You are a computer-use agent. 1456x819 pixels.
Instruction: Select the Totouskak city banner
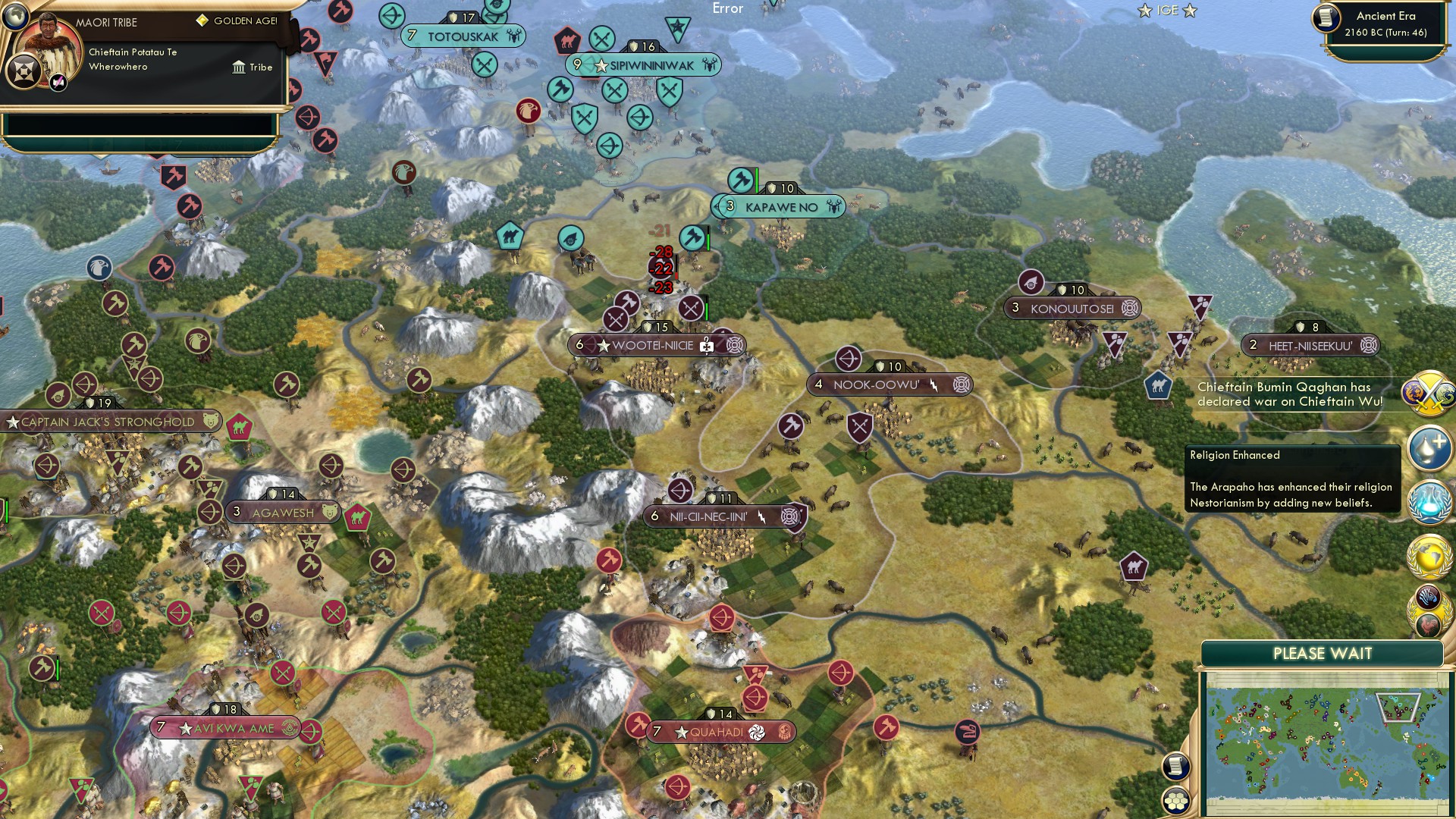click(x=463, y=34)
